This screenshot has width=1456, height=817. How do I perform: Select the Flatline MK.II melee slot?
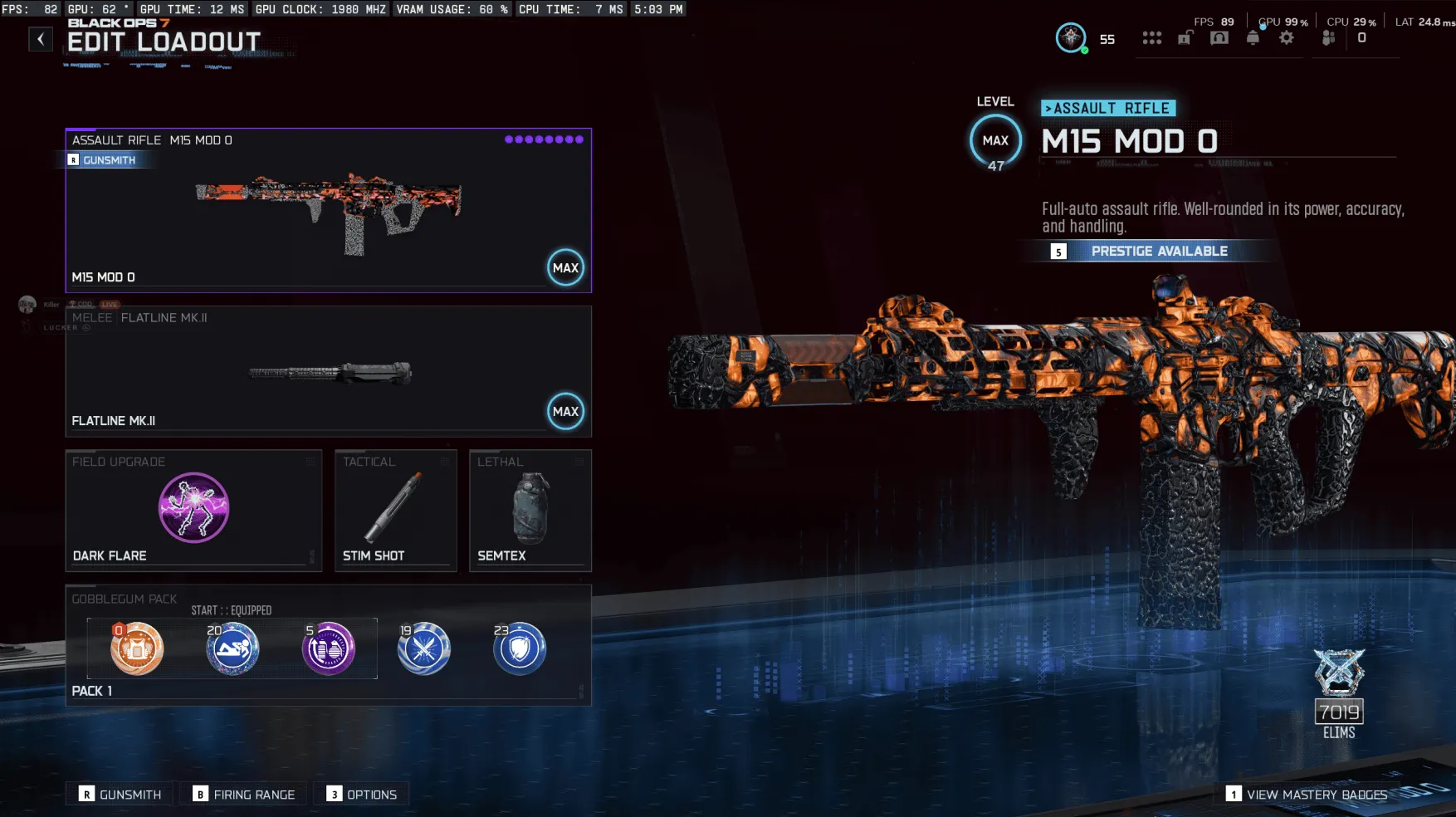(x=327, y=371)
